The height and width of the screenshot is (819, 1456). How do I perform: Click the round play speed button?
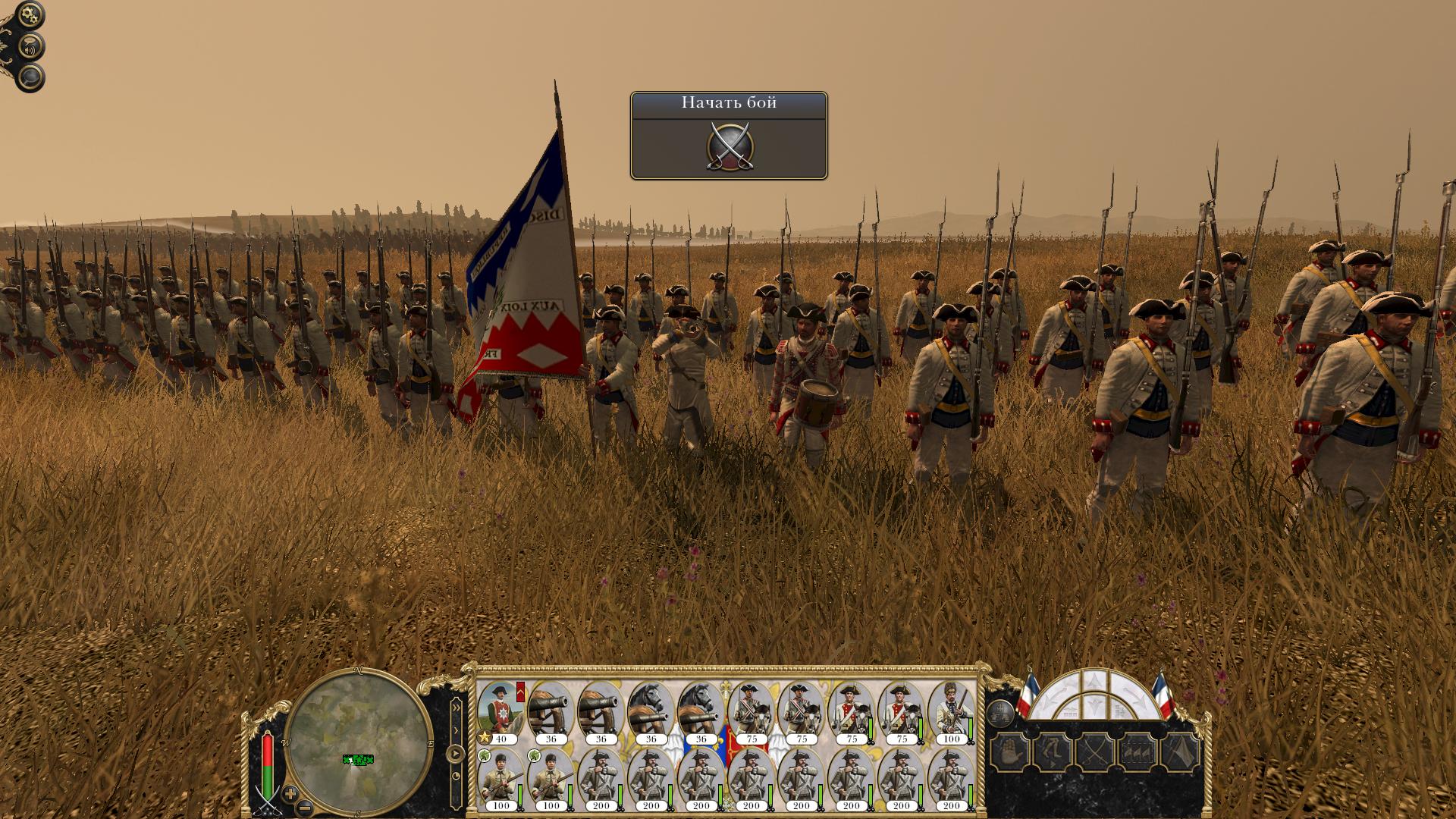455,755
